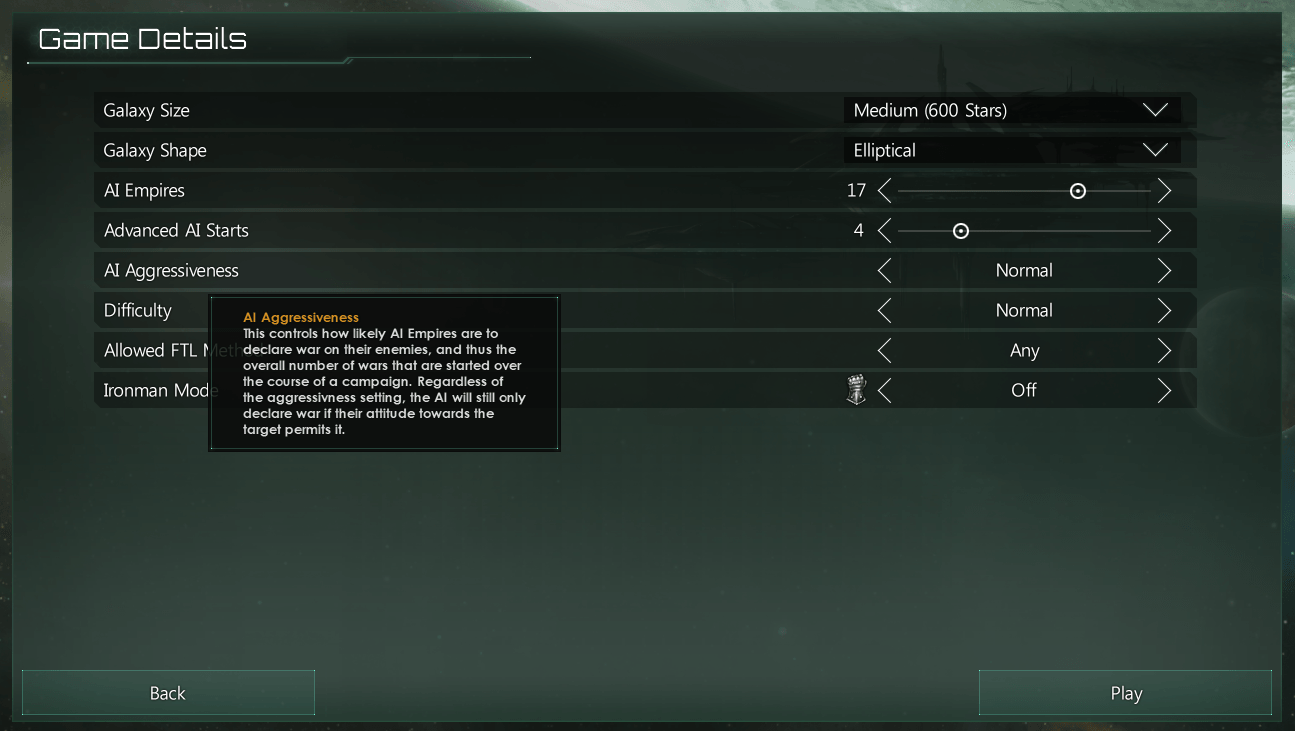Cycle Allowed FTL Method to previous option

884,350
